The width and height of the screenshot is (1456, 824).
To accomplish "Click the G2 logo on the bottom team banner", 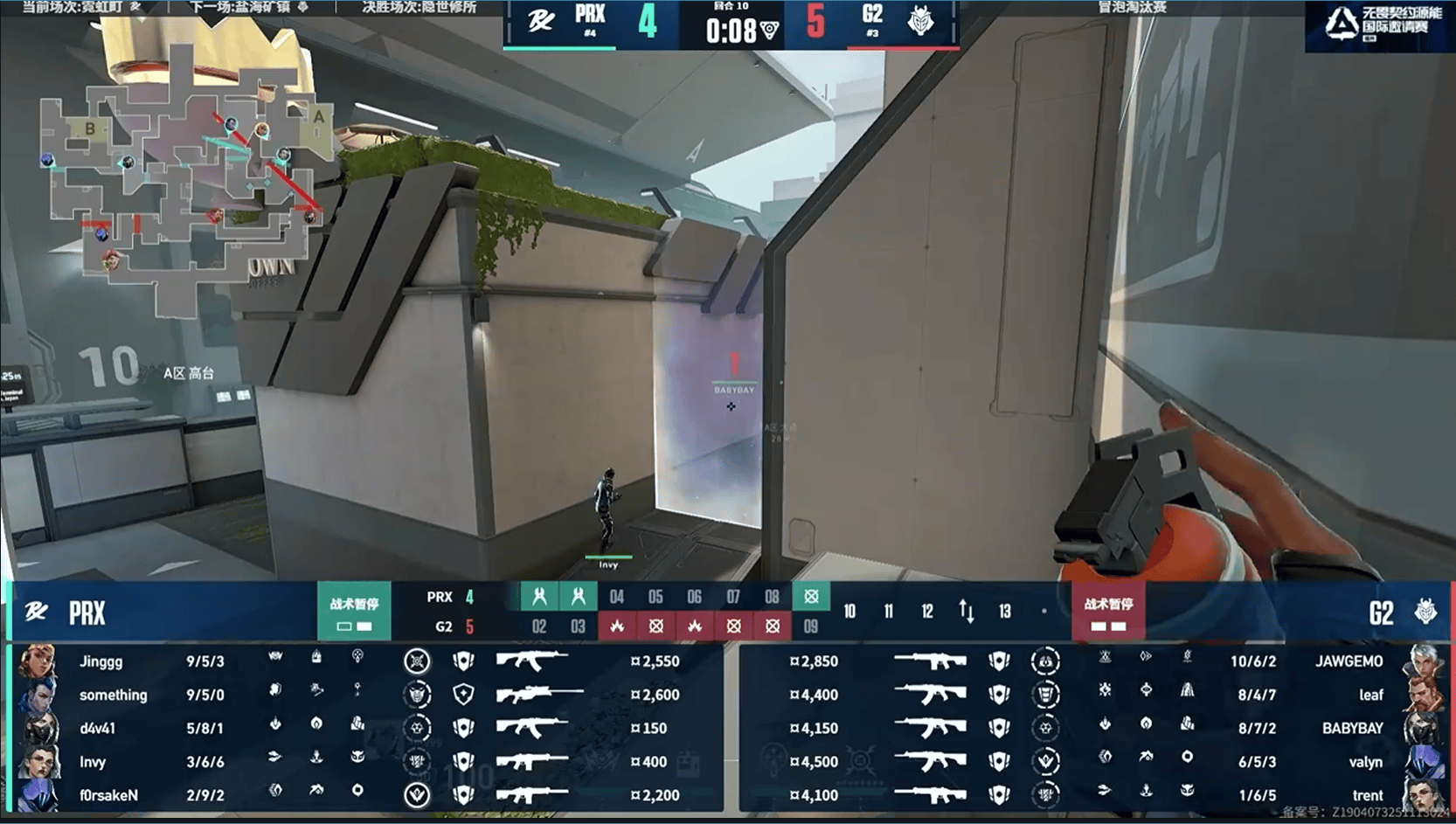I will pyautogui.click(x=1425, y=612).
